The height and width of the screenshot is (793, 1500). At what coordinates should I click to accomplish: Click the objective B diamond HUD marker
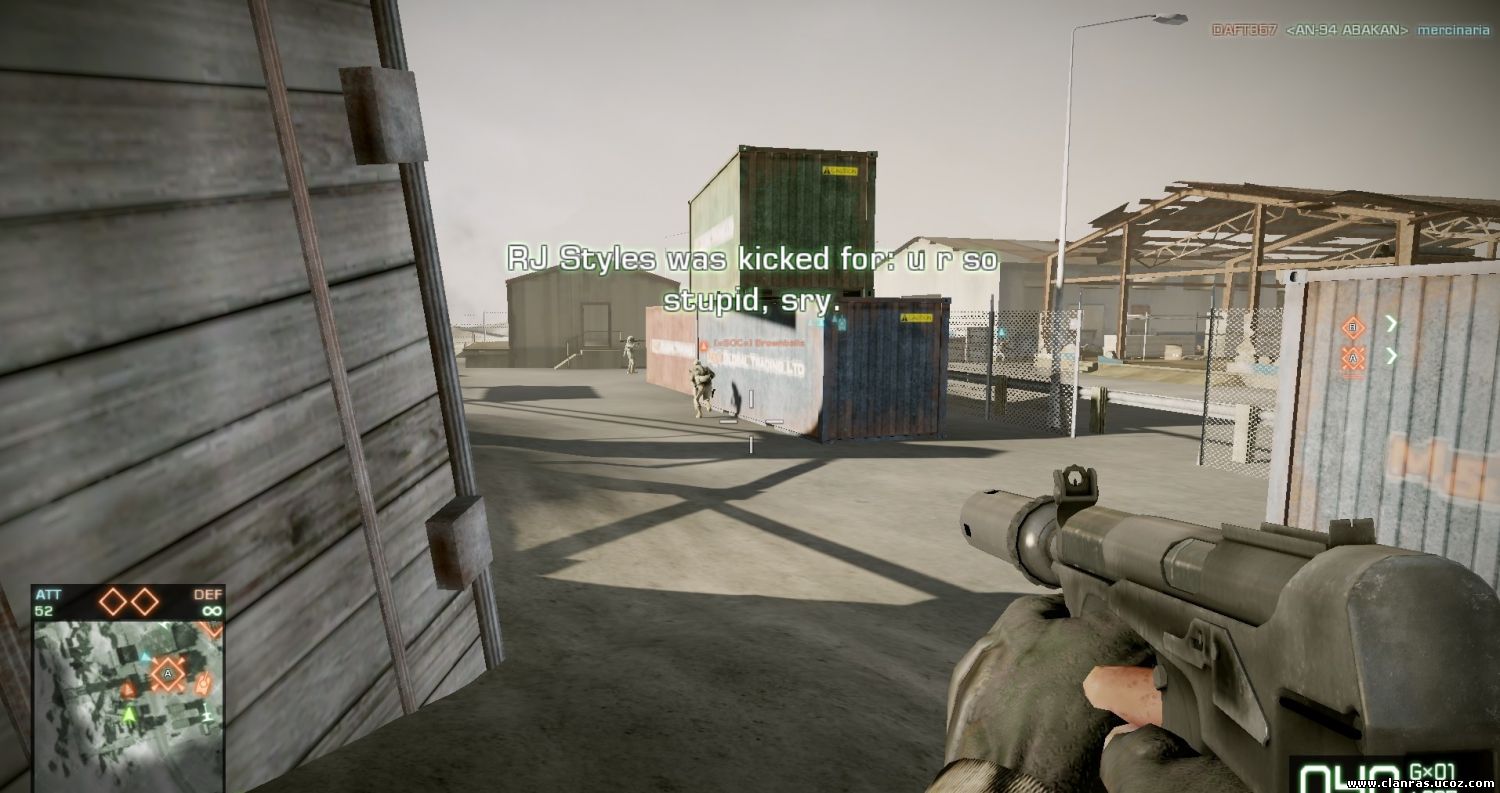pos(1353,326)
